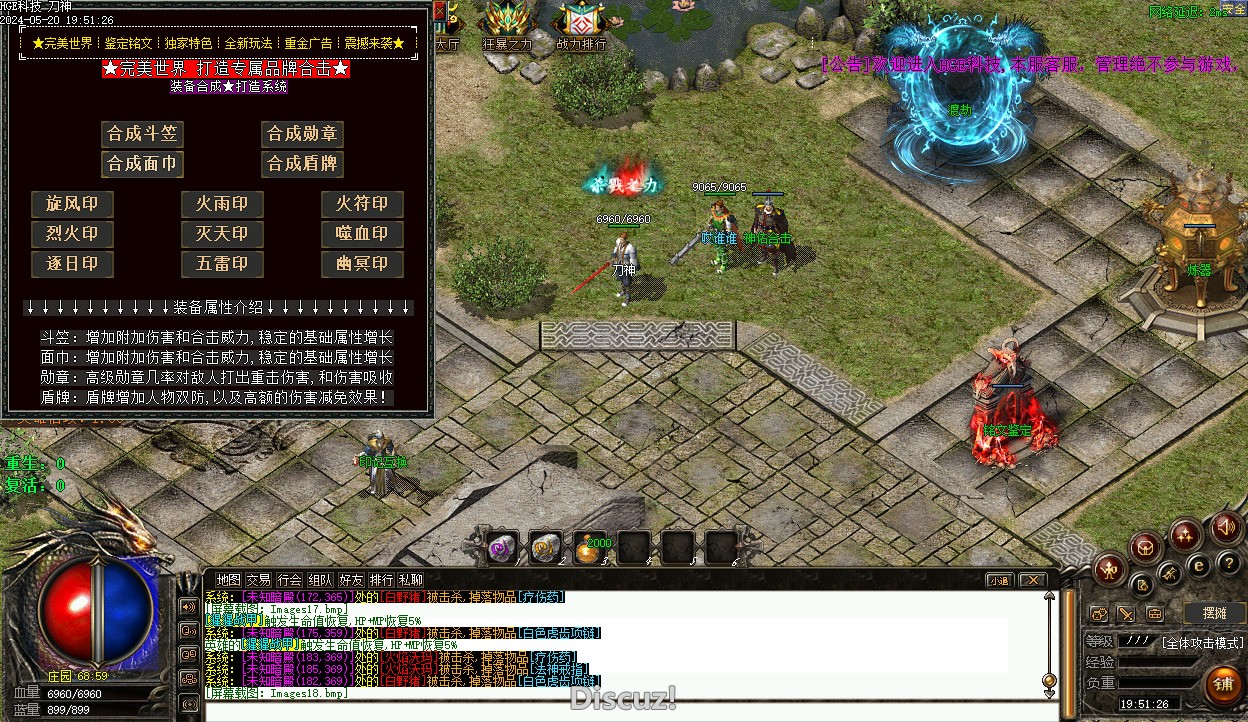The height and width of the screenshot is (722, 1248).
Task: Use the purple swirl stone in hotbar
Action: point(501,547)
